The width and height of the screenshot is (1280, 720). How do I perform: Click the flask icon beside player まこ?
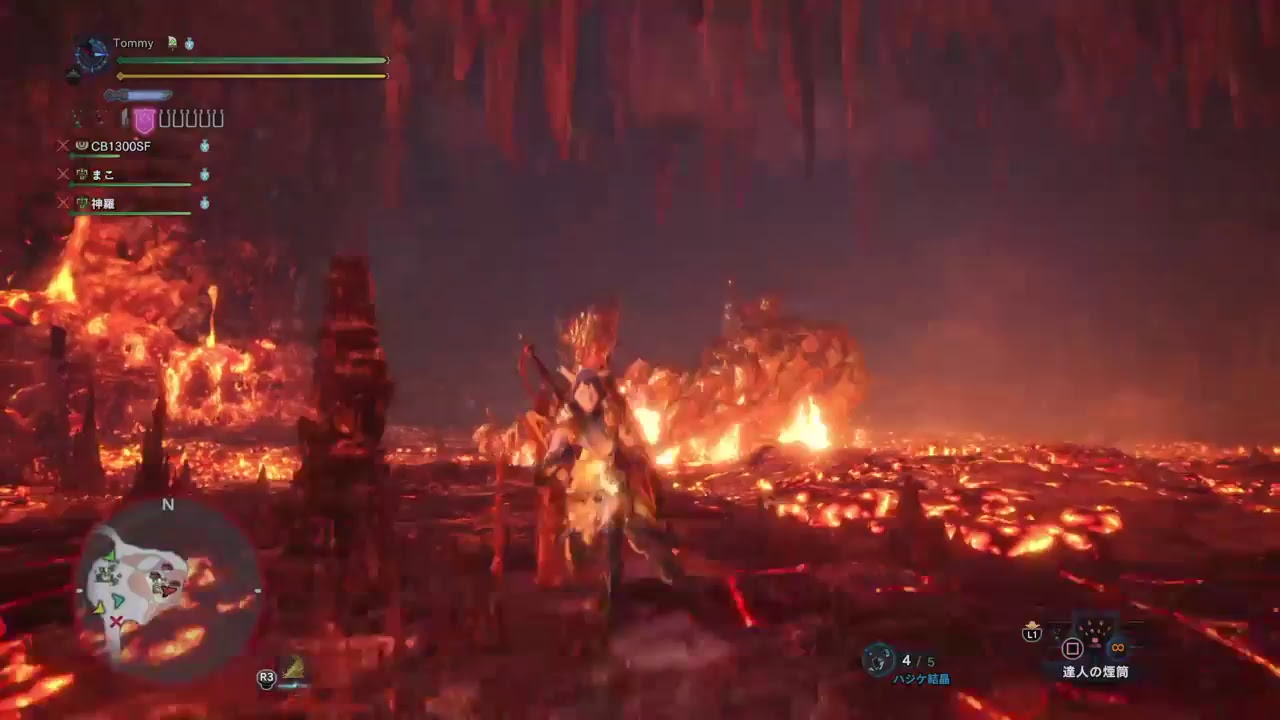pyautogui.click(x=204, y=174)
